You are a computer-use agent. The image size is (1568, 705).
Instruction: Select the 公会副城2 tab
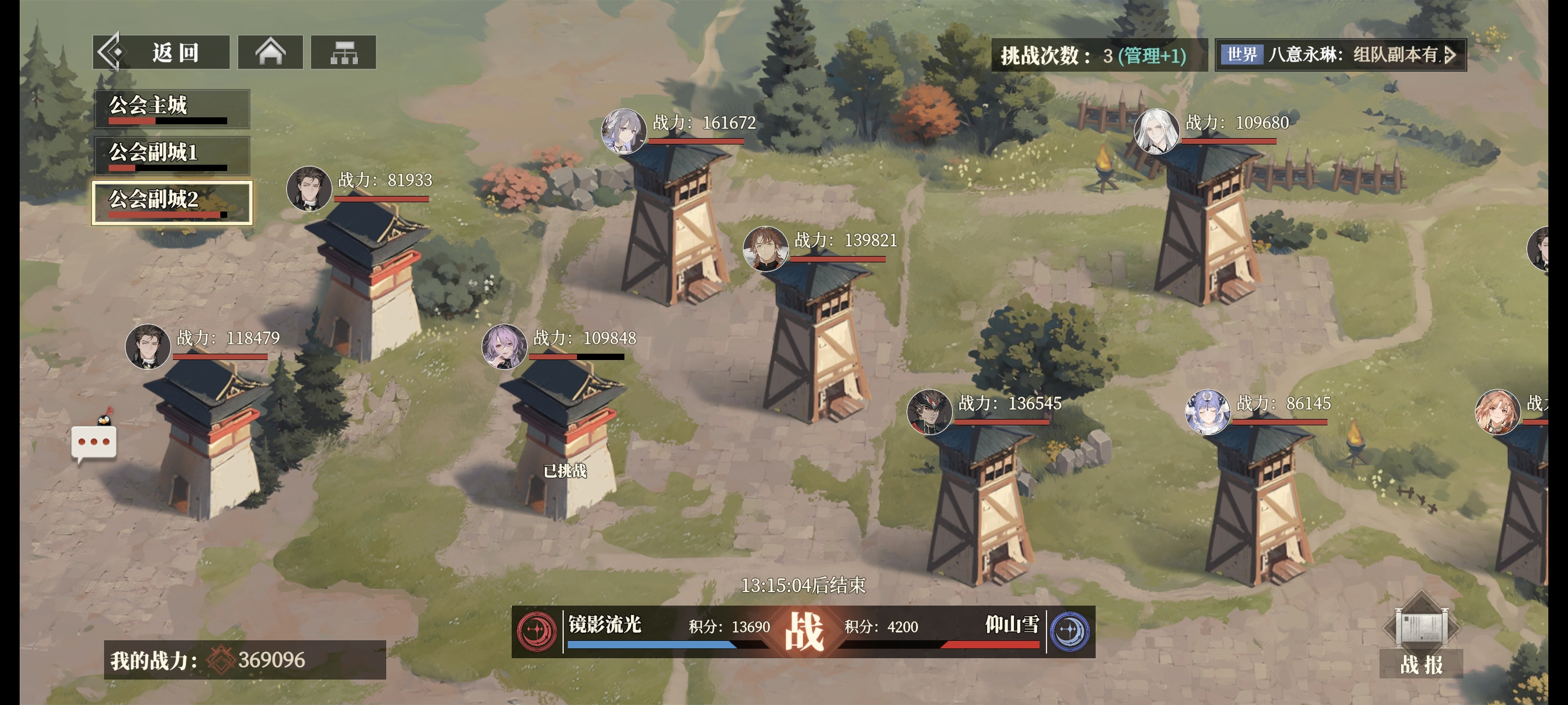(172, 202)
